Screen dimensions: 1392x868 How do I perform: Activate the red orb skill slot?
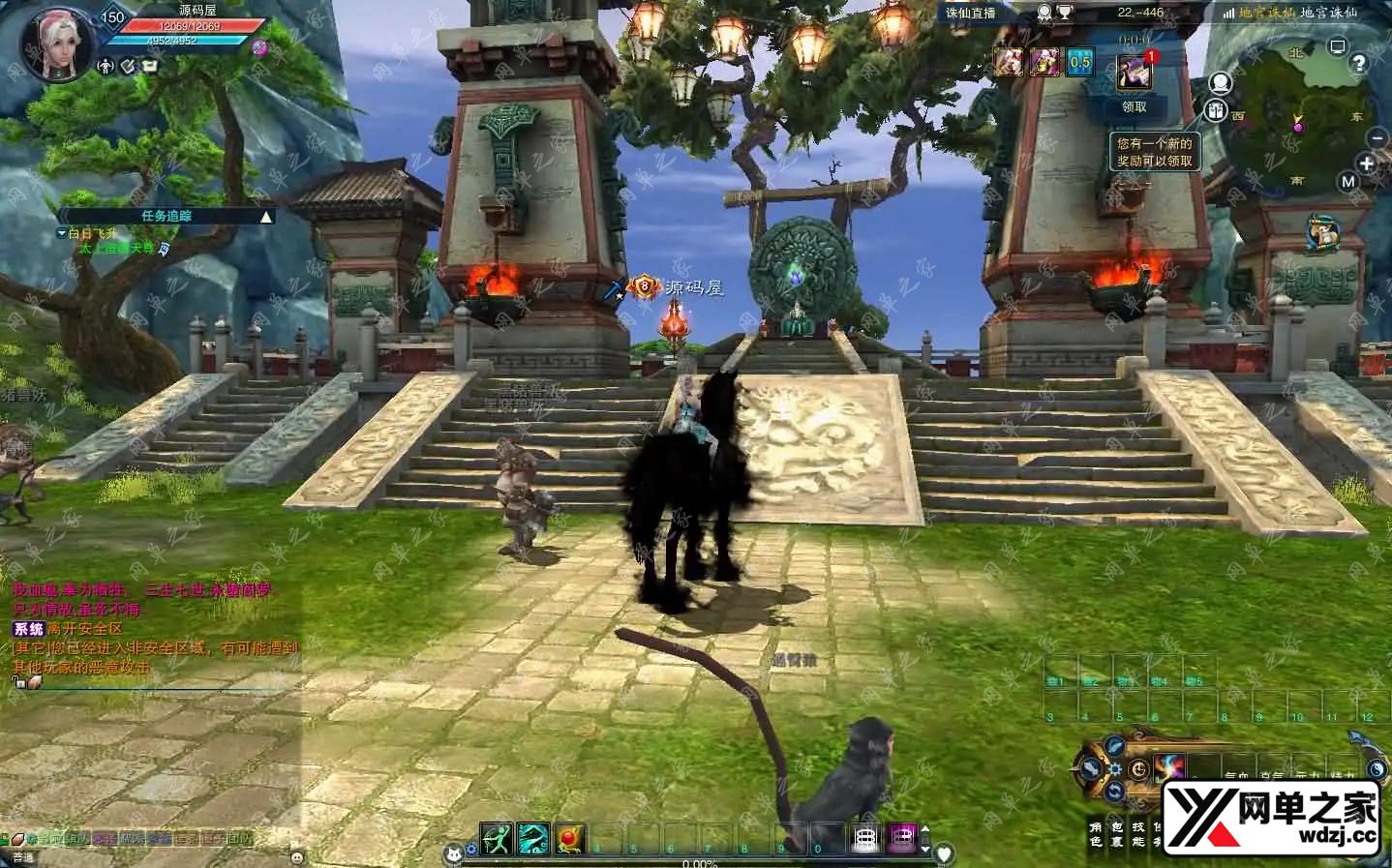click(568, 839)
